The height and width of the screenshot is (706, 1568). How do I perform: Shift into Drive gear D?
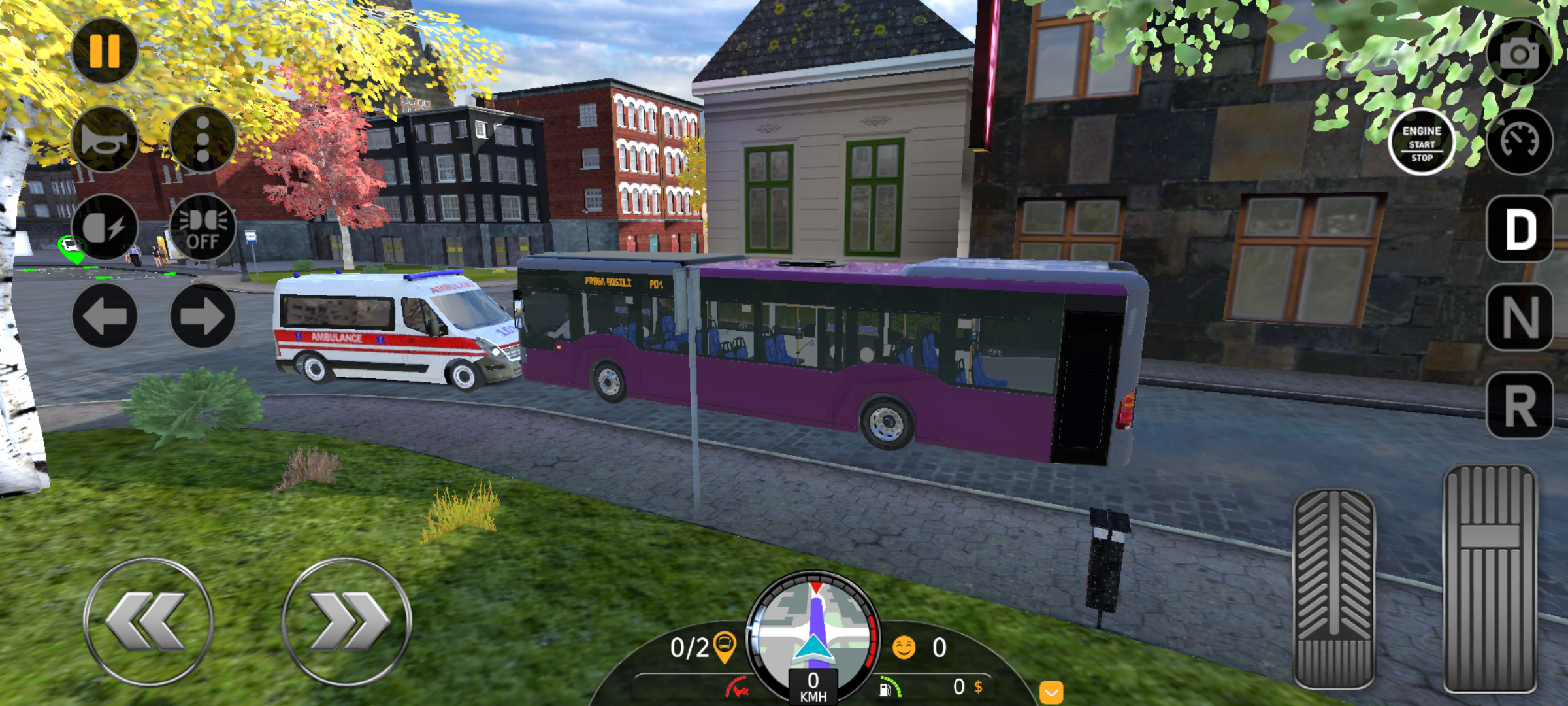[1520, 229]
